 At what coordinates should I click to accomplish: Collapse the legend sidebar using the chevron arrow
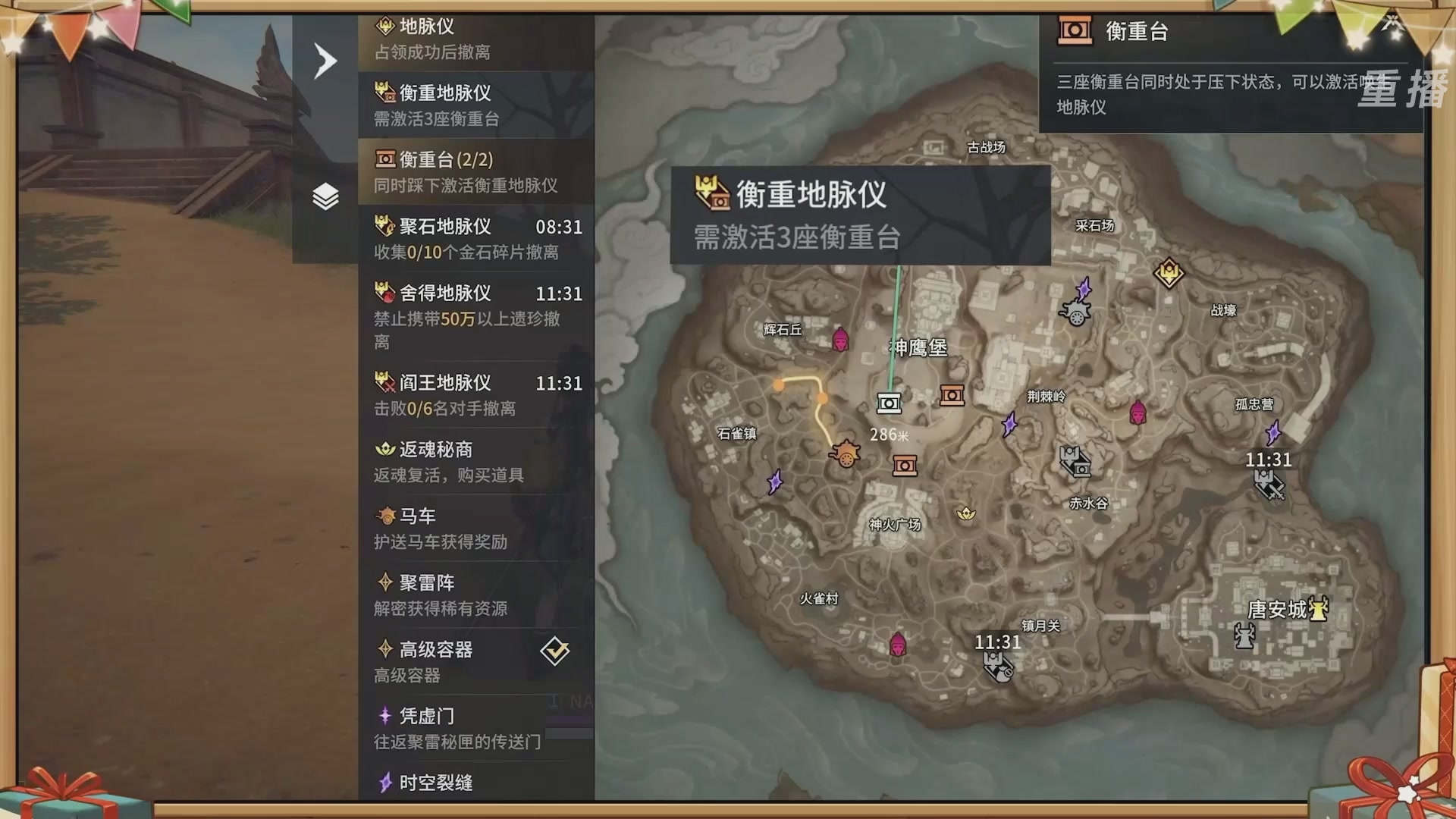(x=325, y=60)
